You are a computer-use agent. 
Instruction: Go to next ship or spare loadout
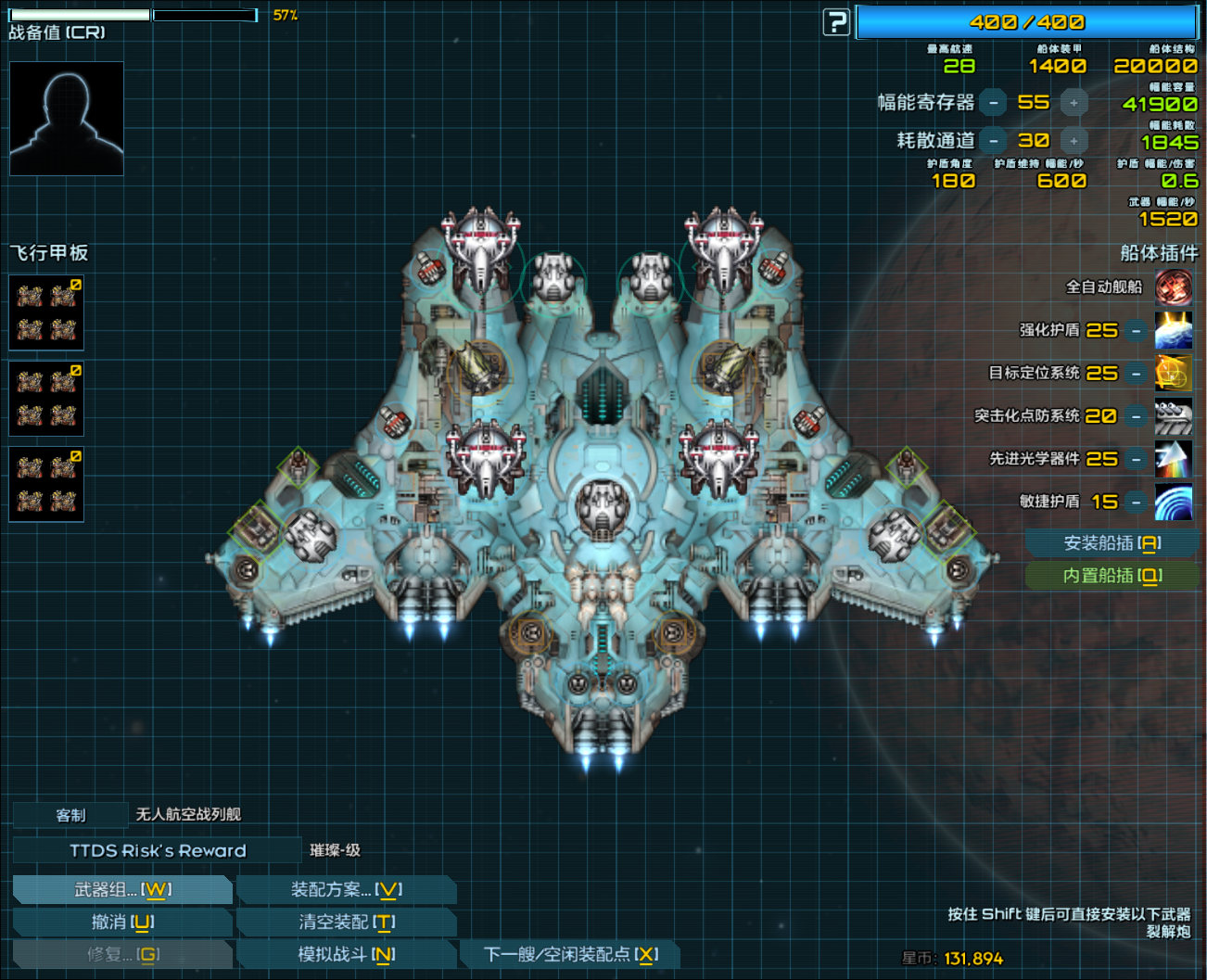pyautogui.click(x=570, y=954)
